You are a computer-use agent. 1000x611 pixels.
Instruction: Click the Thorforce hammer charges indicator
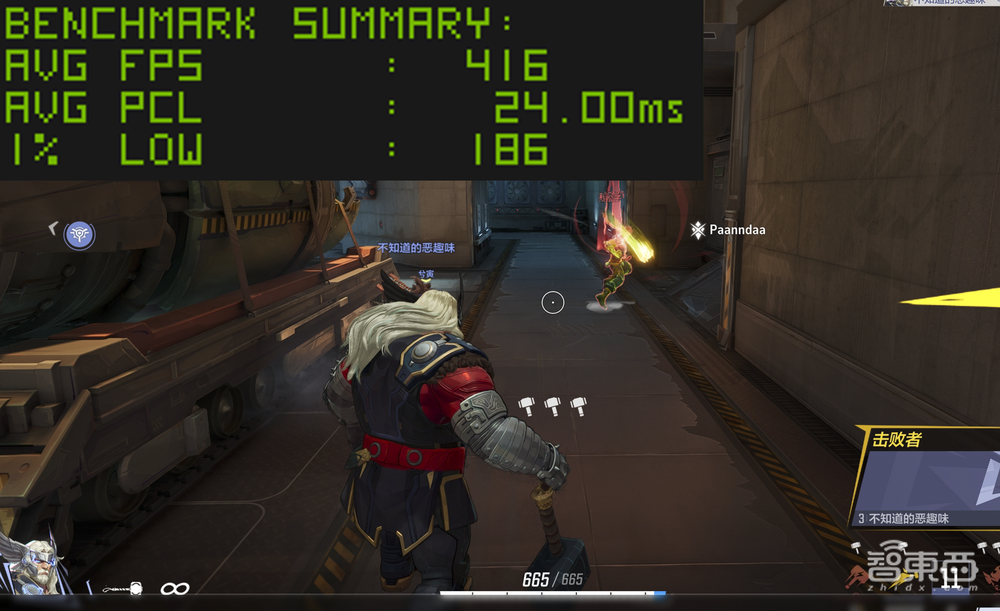[x=552, y=405]
